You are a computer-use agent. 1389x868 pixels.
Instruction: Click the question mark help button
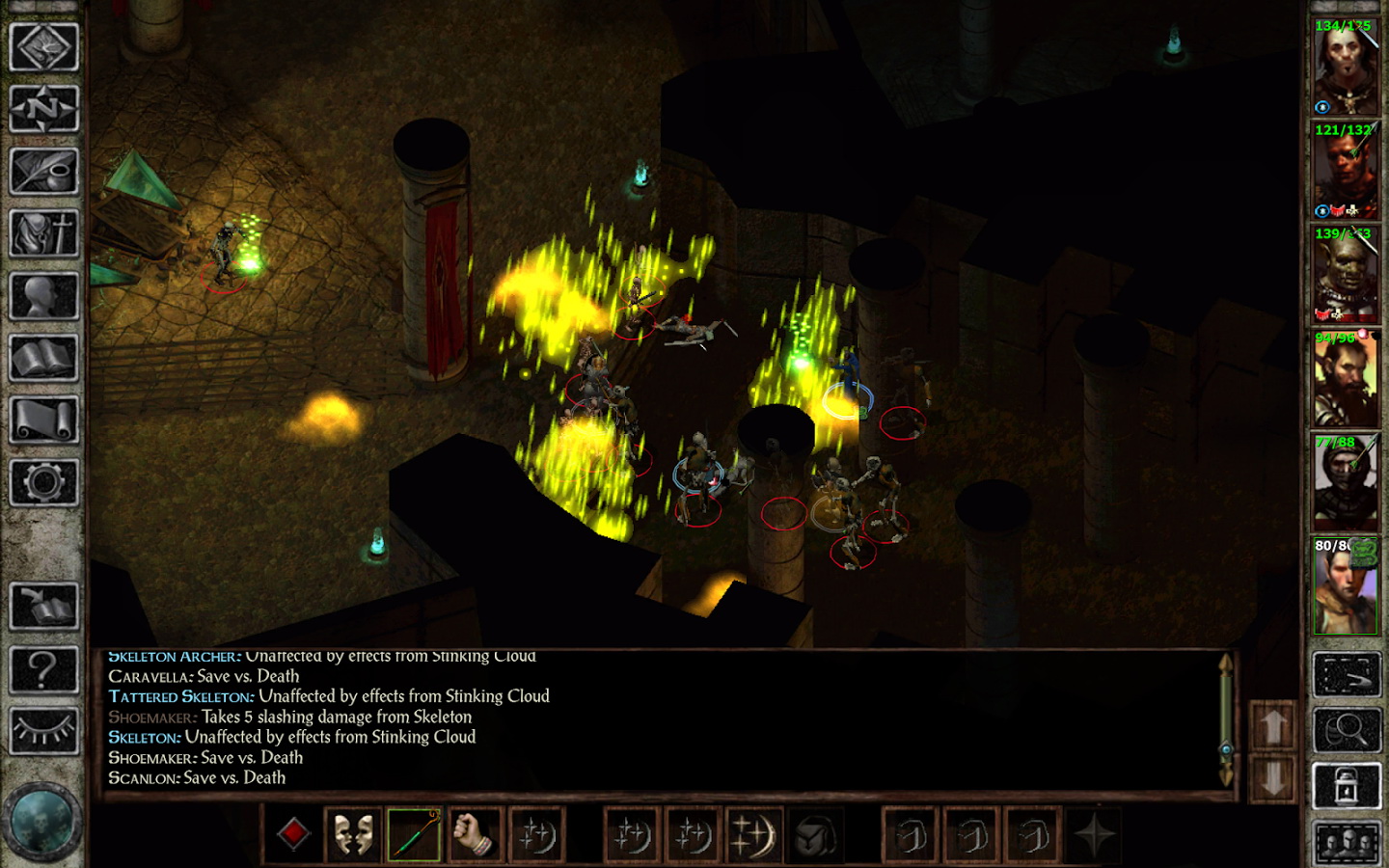point(43,668)
